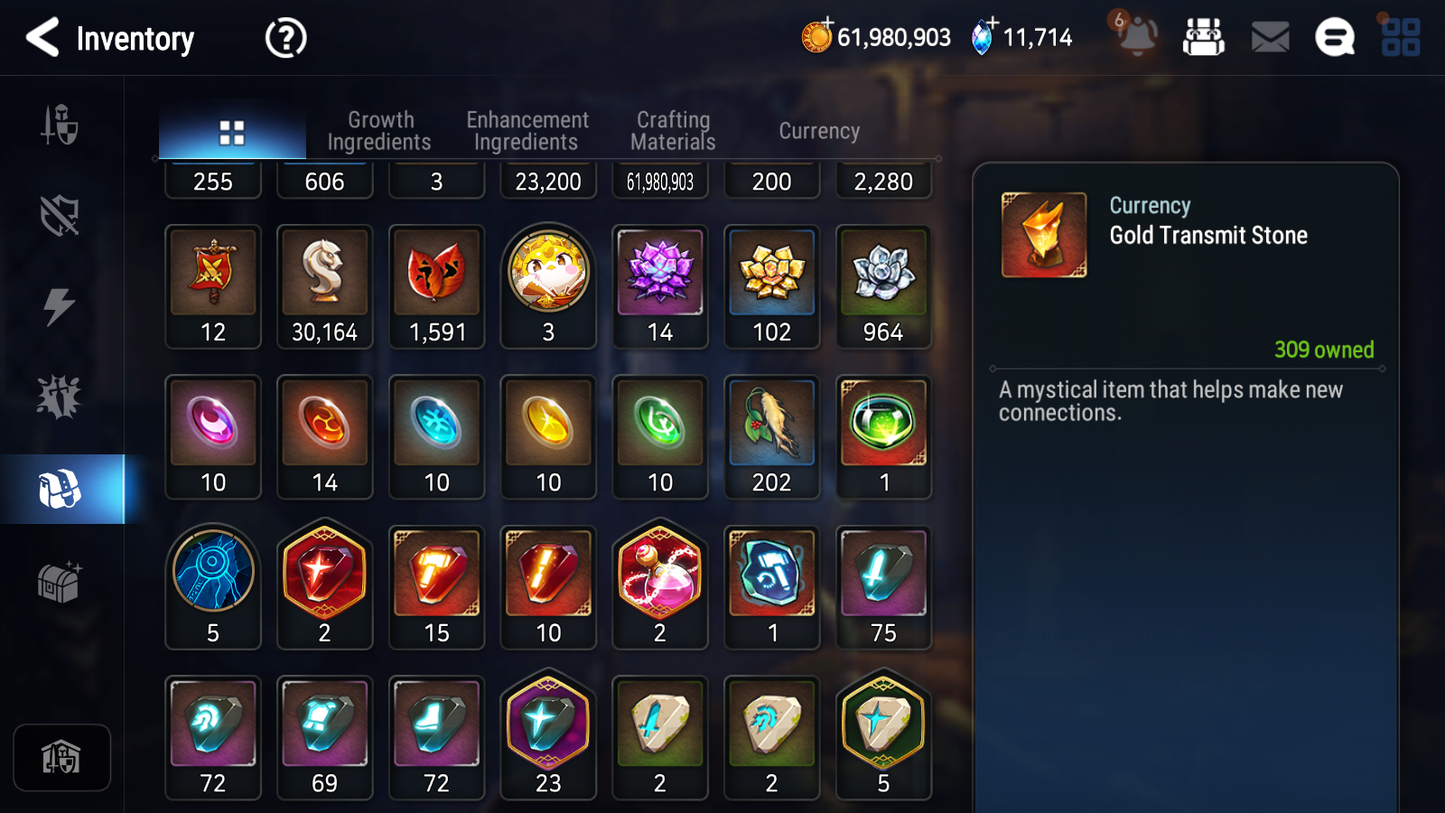Tap the Gold Transmit Stone image in detail panel
The height and width of the screenshot is (813, 1445).
1043,234
